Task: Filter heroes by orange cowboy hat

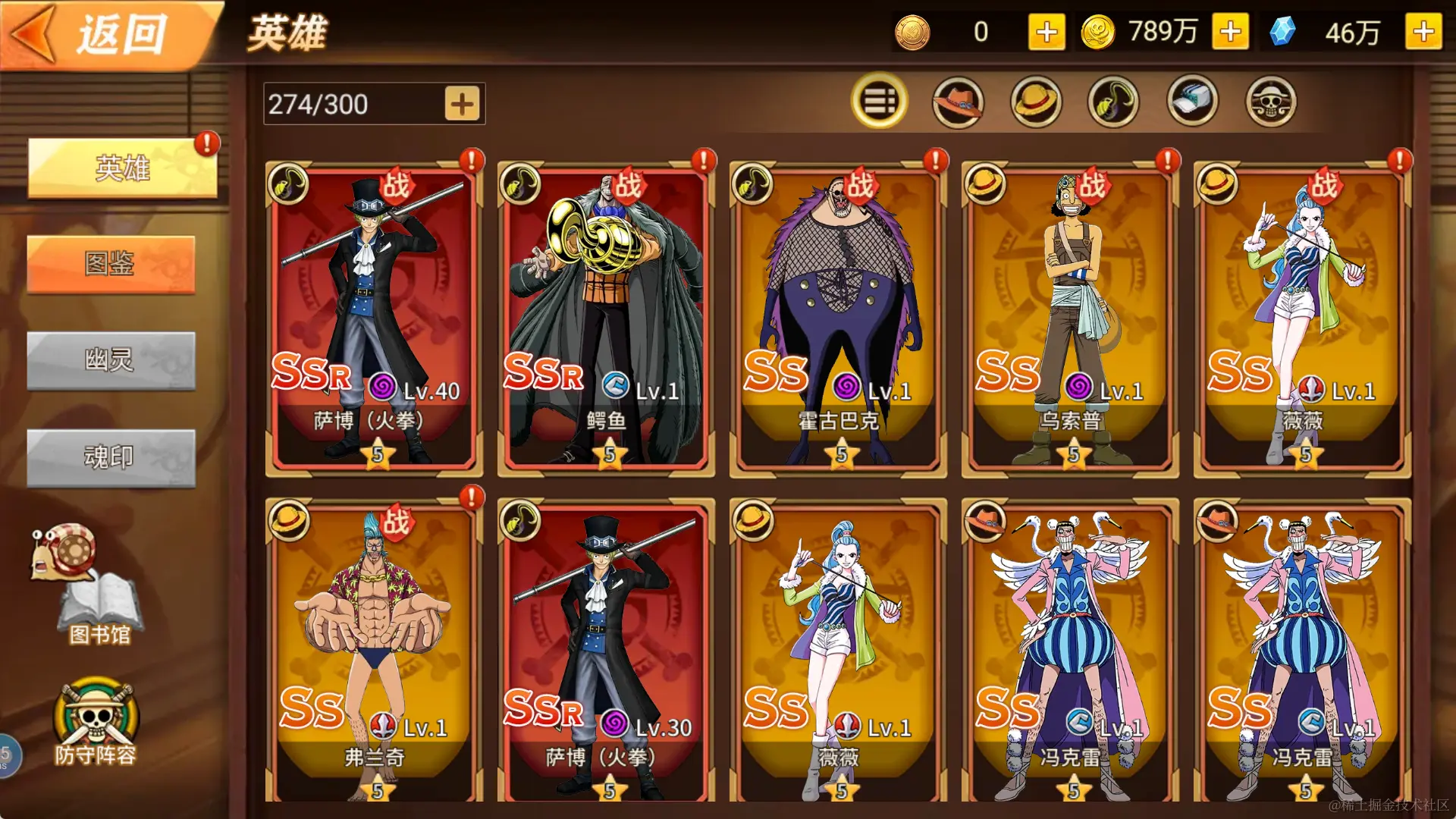Action: pos(958,101)
